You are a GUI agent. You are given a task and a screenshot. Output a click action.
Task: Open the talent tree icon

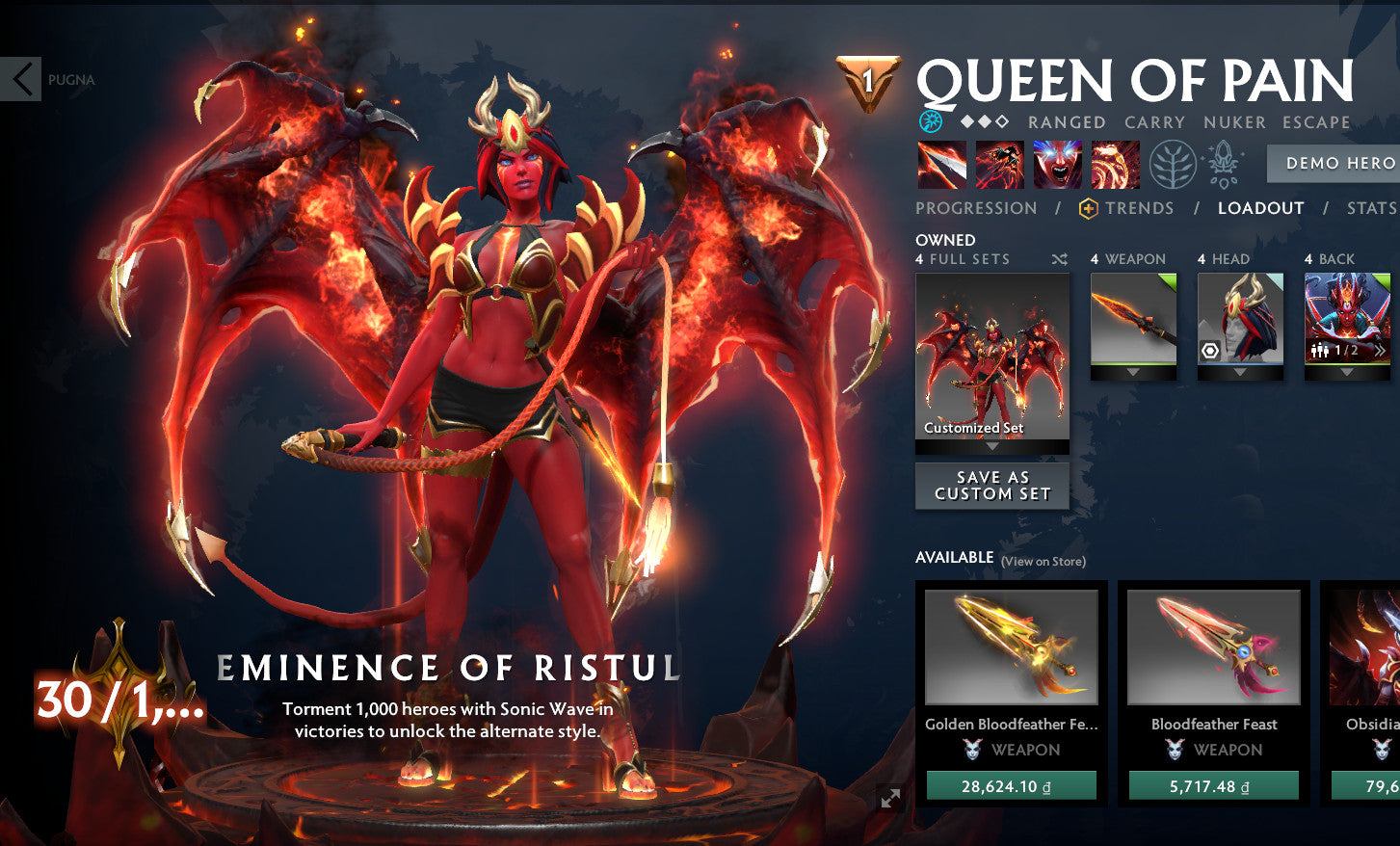(x=1172, y=164)
